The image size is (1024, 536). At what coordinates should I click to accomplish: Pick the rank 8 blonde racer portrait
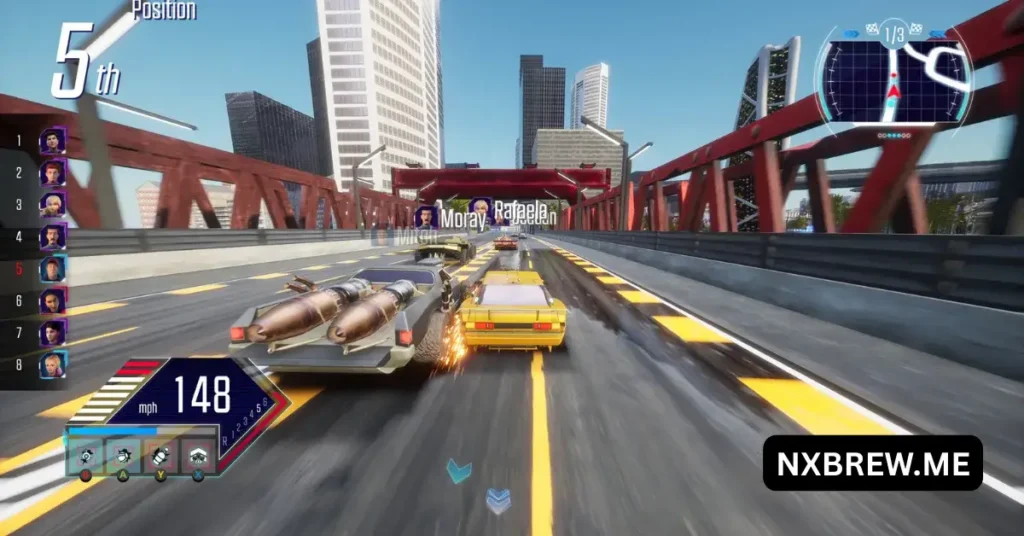[53, 364]
